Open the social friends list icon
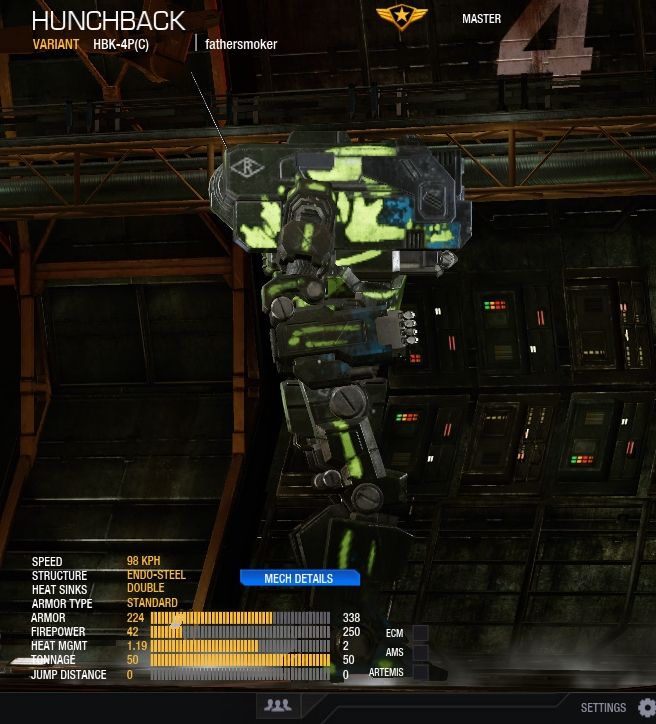This screenshot has width=656, height=724. (x=278, y=706)
